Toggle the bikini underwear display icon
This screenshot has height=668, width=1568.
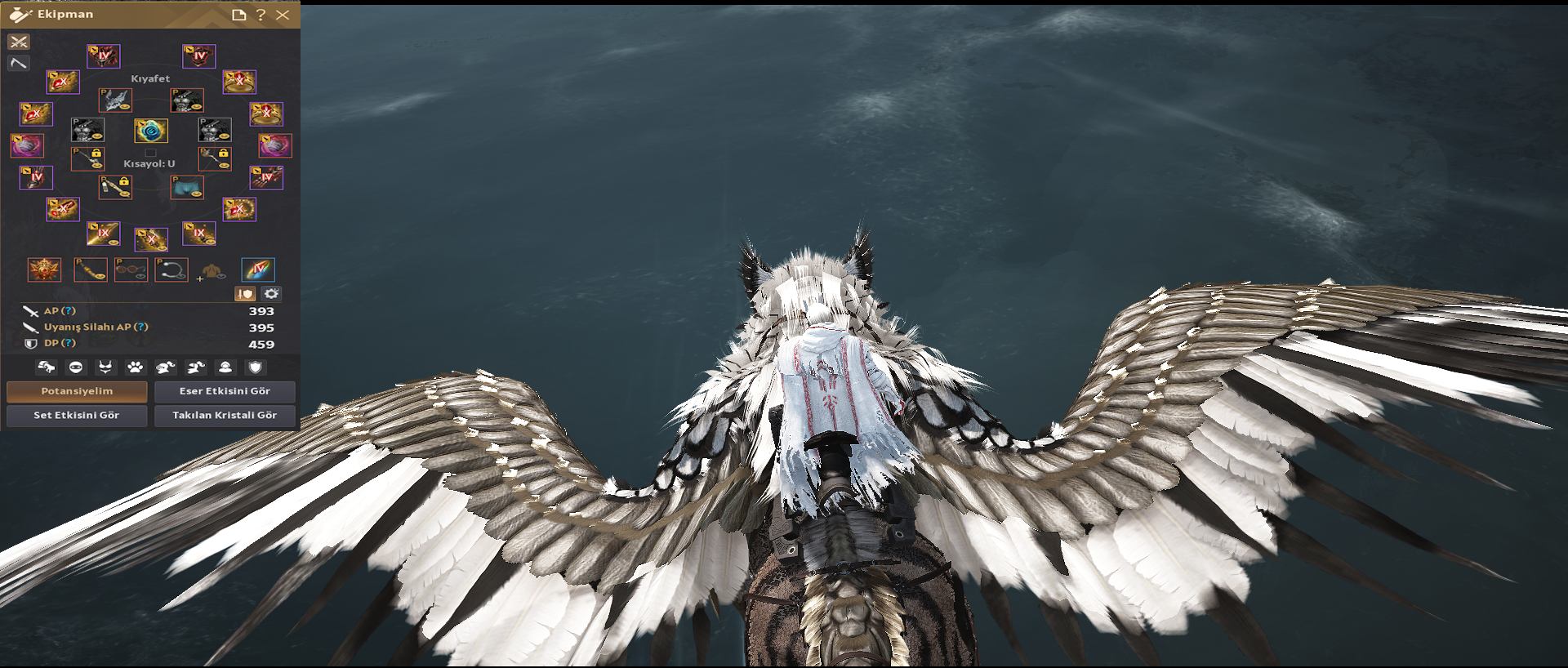coord(105,367)
